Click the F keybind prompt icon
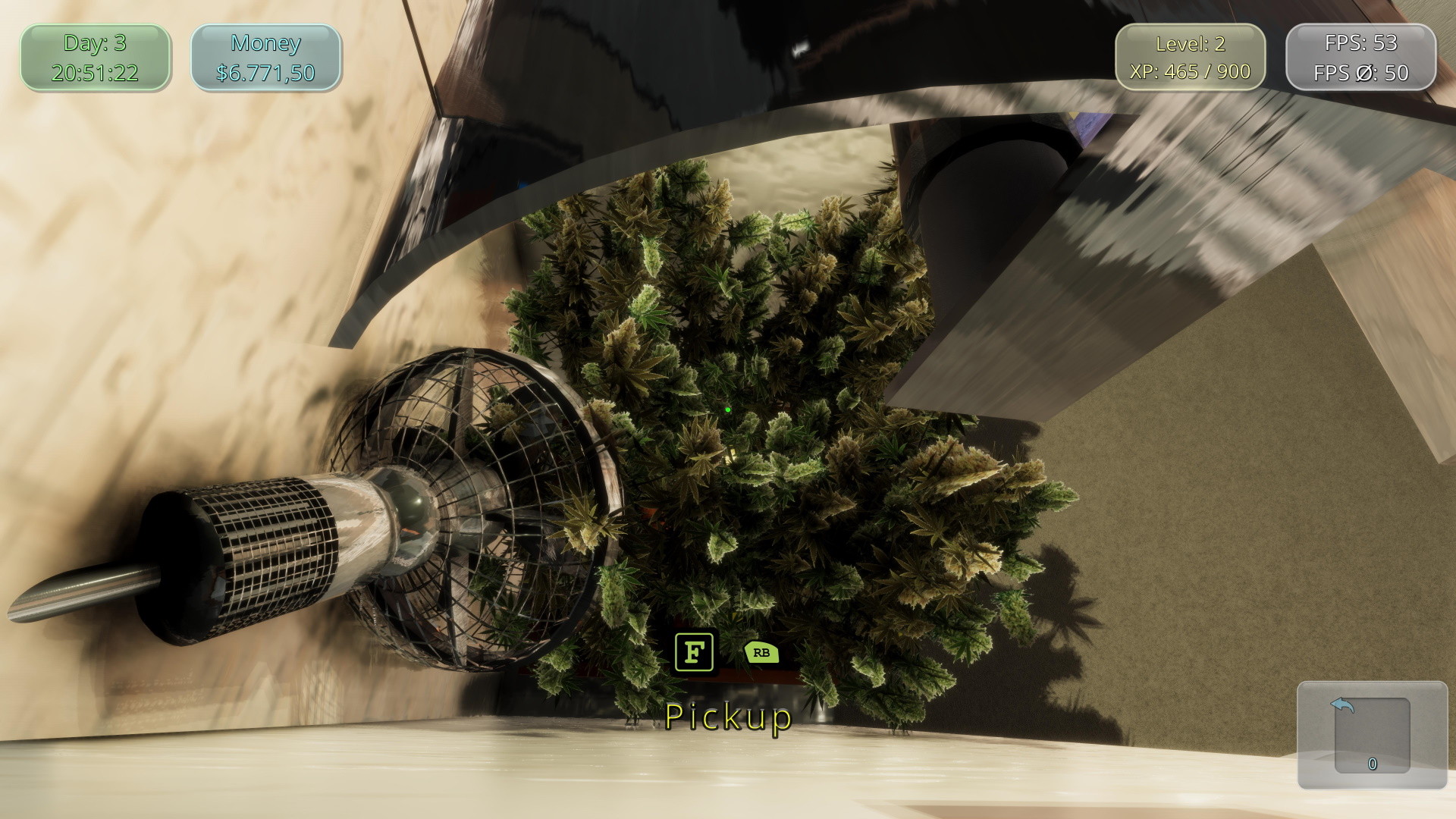The height and width of the screenshot is (819, 1456). click(x=695, y=651)
